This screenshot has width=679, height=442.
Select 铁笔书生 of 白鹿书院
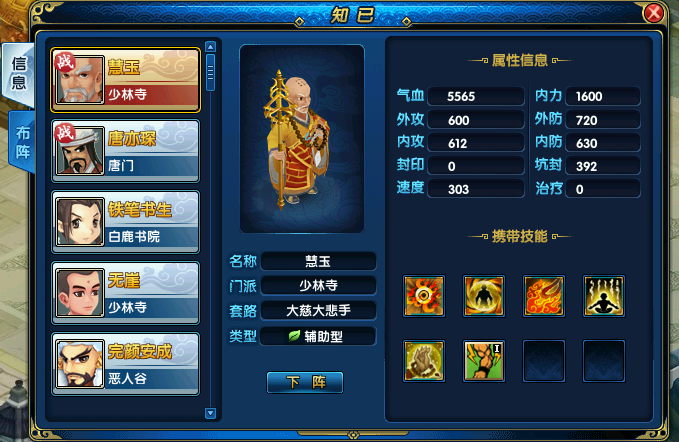click(x=125, y=224)
